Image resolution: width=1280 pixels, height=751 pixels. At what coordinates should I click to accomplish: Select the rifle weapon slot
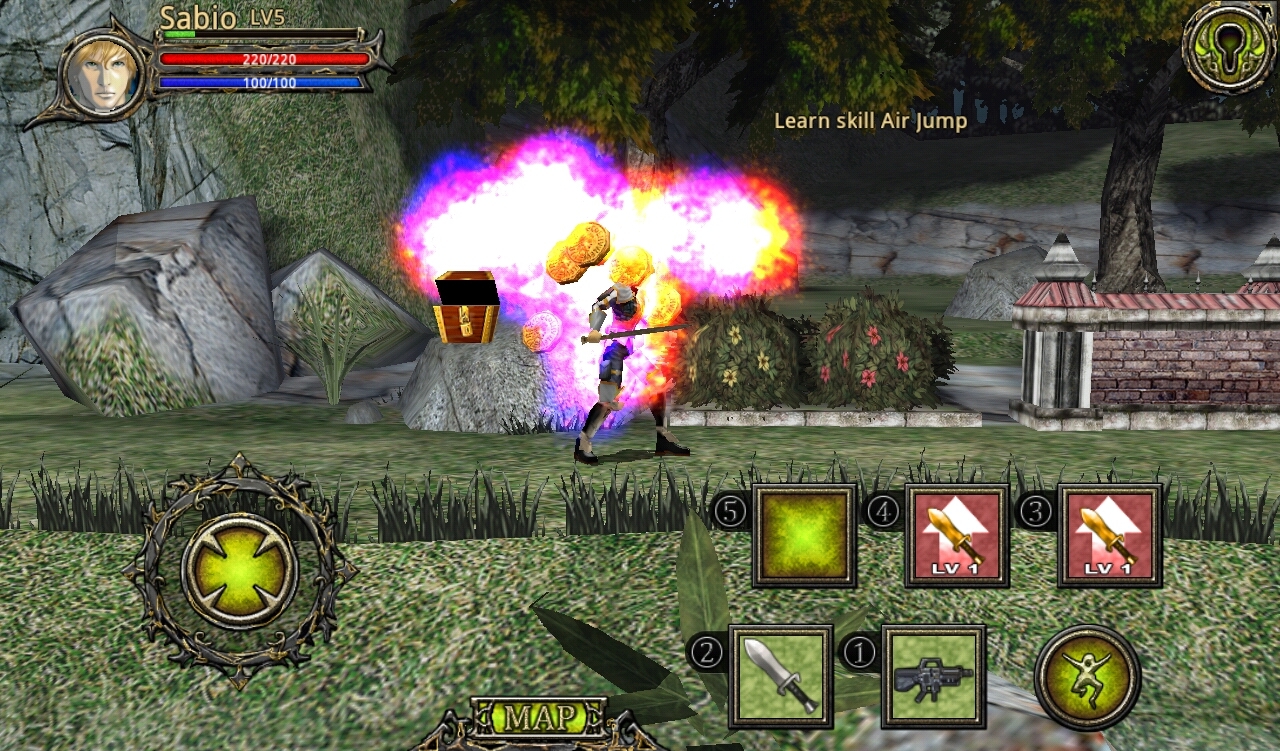click(933, 676)
